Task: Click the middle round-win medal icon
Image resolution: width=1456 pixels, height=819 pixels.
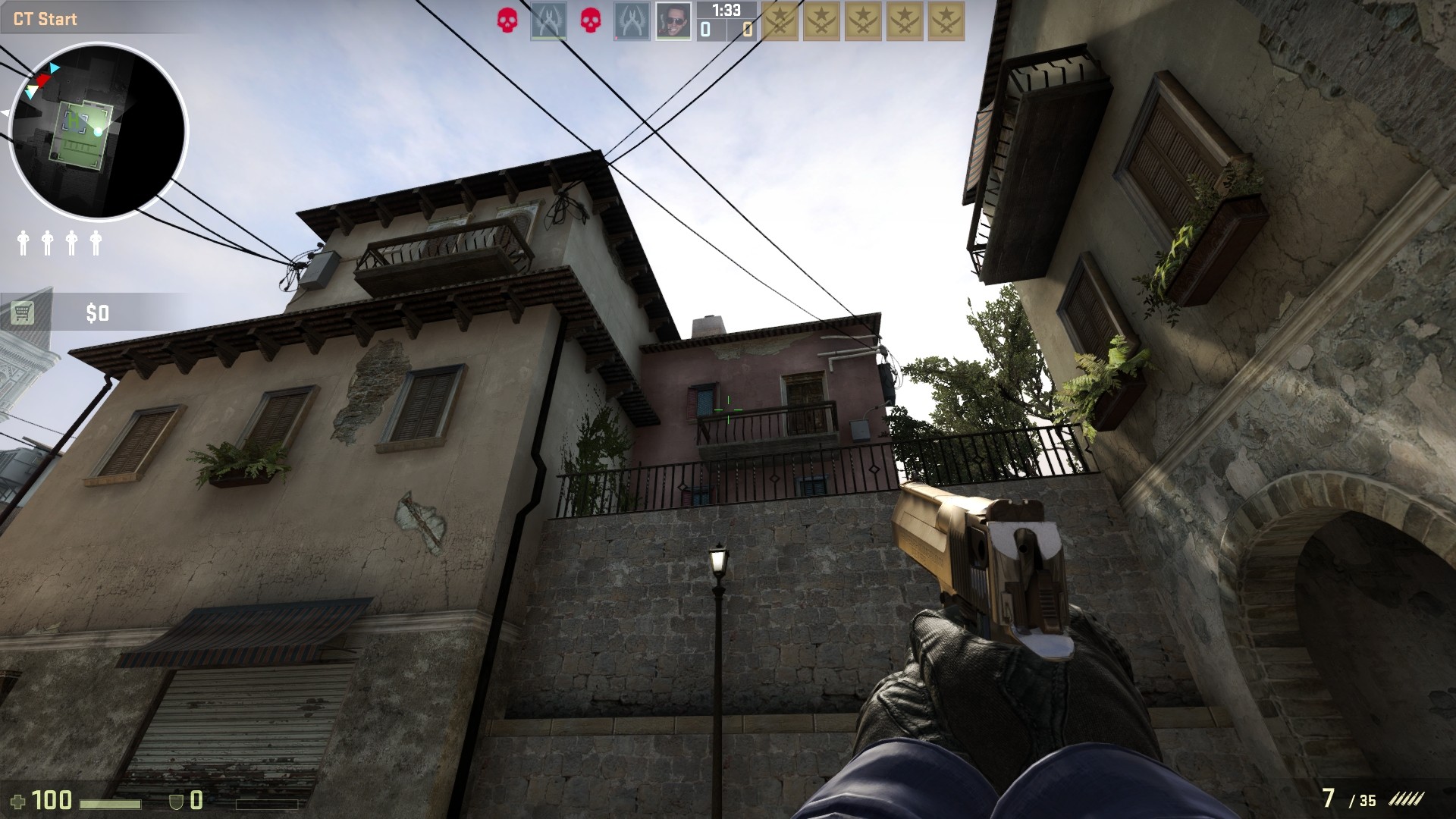Action: tap(863, 20)
